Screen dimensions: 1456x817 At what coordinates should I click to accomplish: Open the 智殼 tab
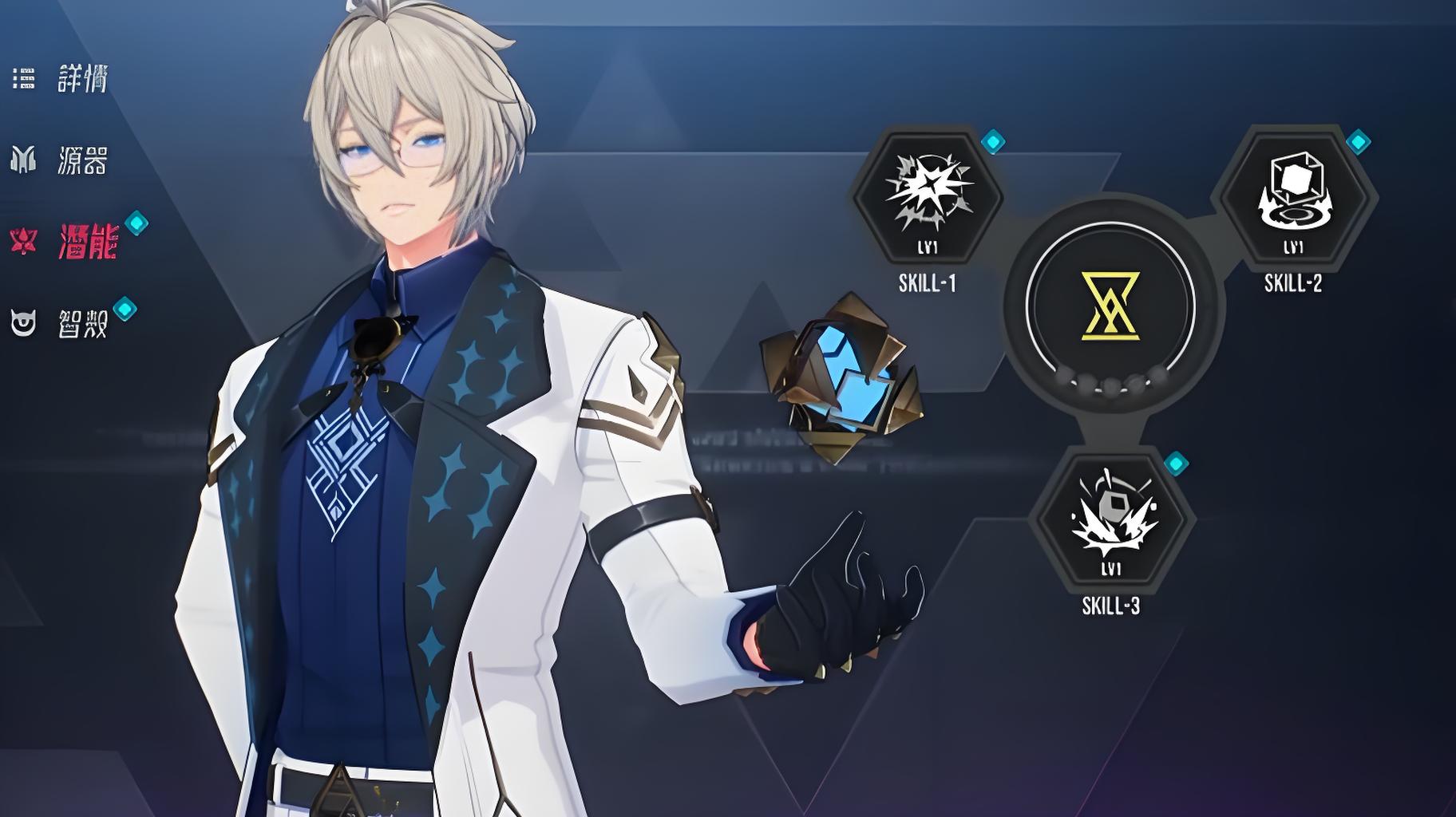[x=81, y=323]
